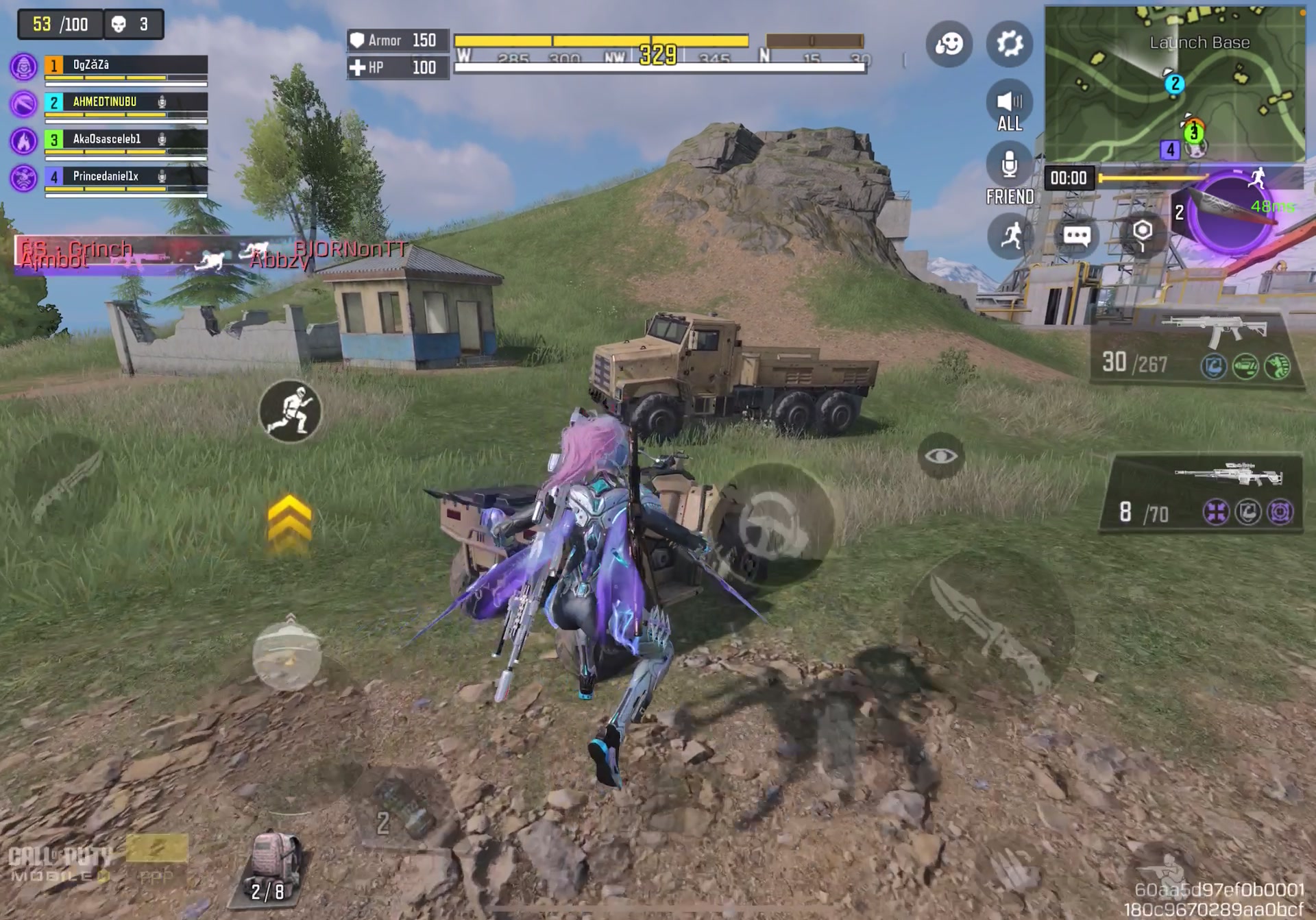
Task: Tap the running man auto-run button
Action: [x=1010, y=237]
